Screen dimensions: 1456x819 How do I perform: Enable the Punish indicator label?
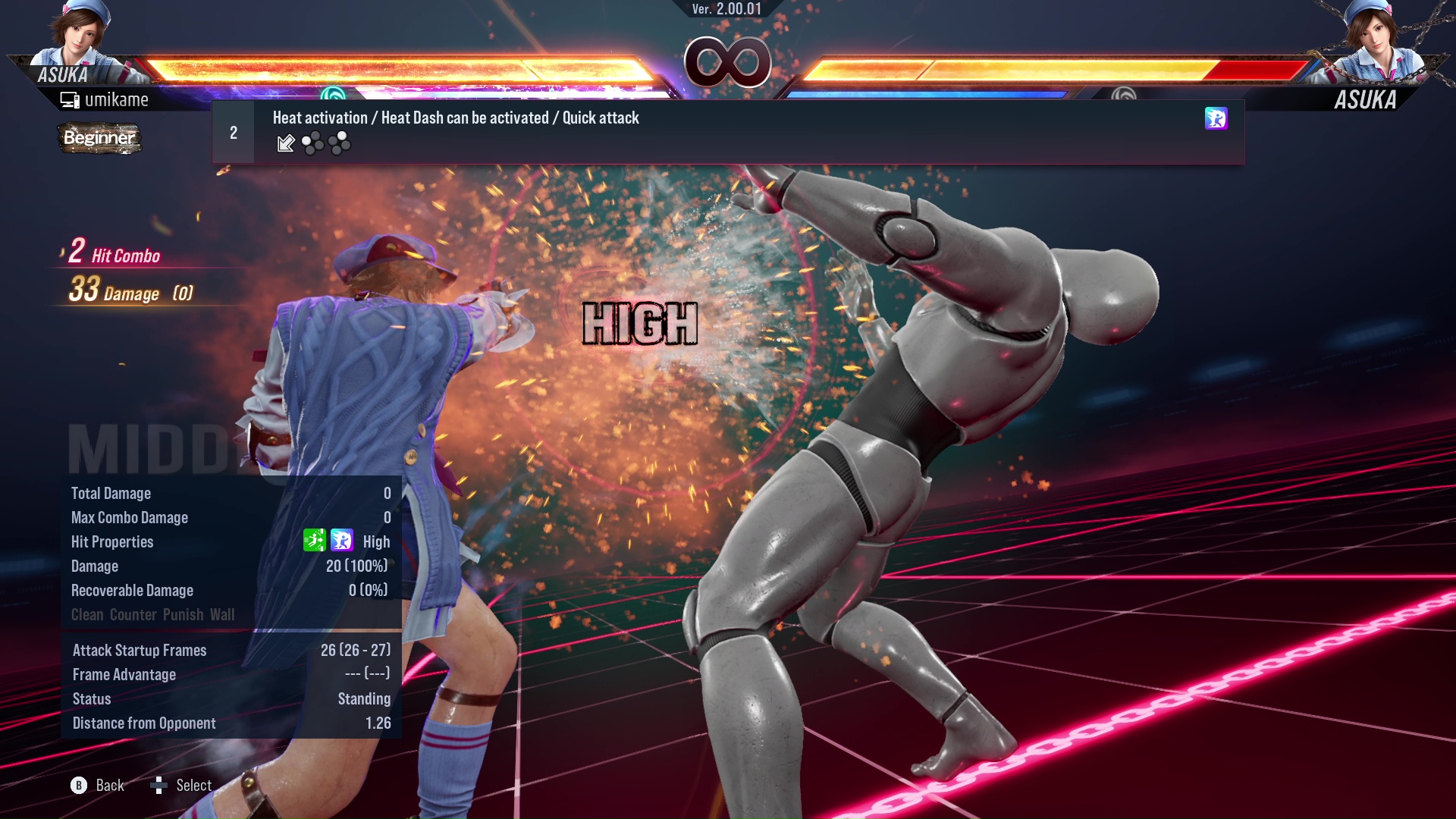183,615
